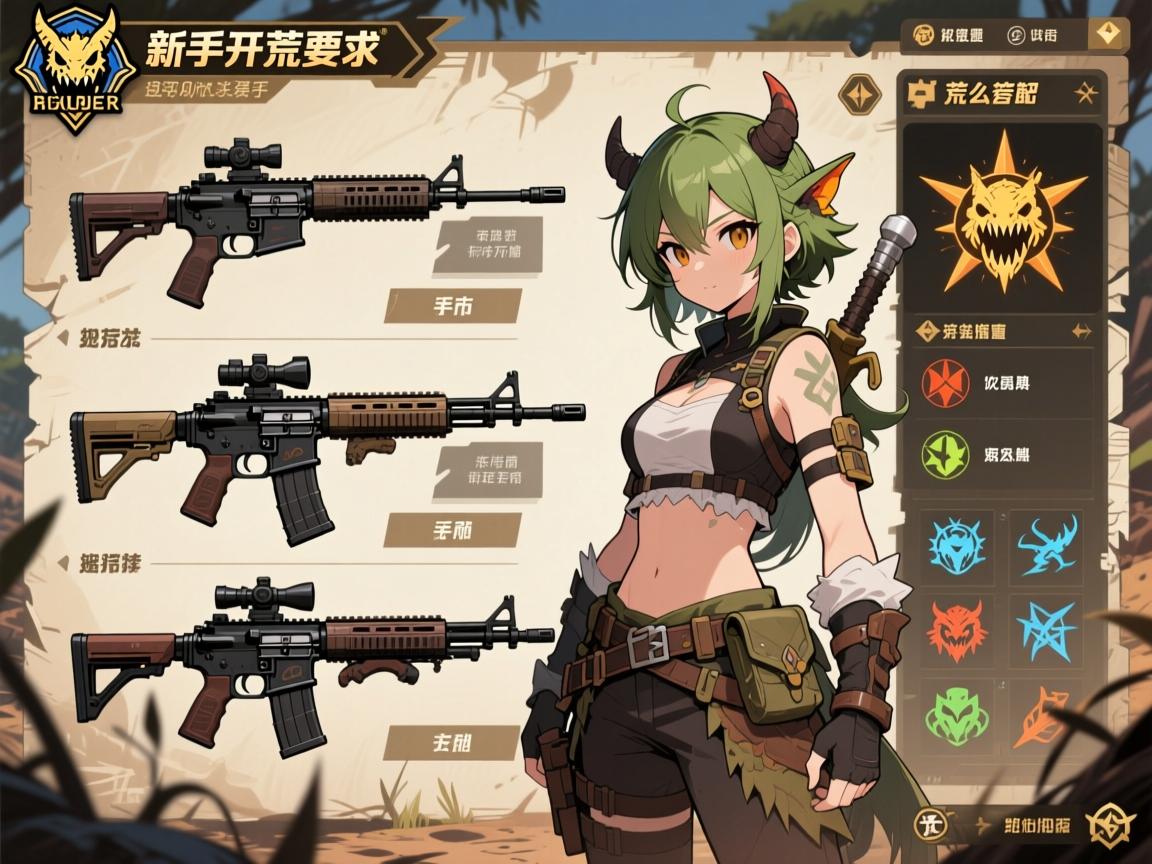Click the crossed-tools icon in panel header
This screenshot has height=864, width=1152.
point(1084,94)
